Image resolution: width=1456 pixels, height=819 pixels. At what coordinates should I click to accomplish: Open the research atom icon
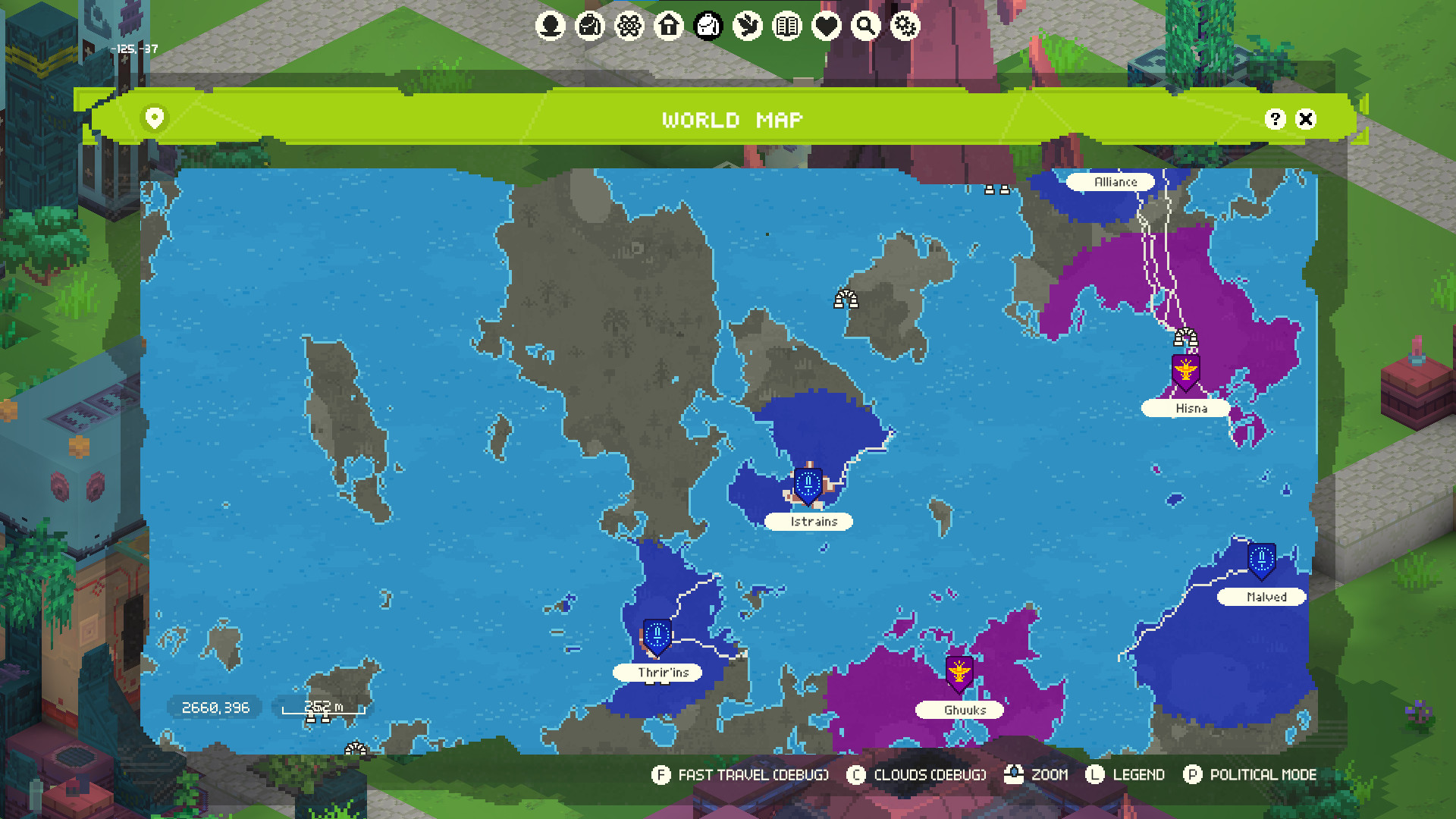tap(629, 27)
